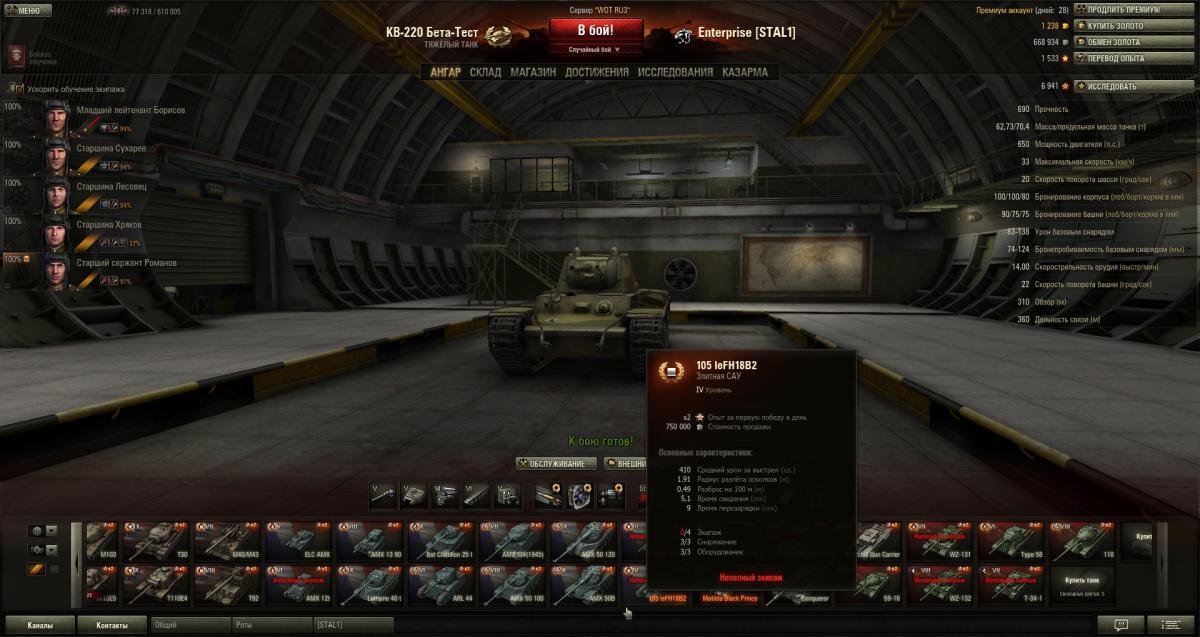Open the Контакты contacts button
This screenshot has height=637, width=1200.
(111, 625)
